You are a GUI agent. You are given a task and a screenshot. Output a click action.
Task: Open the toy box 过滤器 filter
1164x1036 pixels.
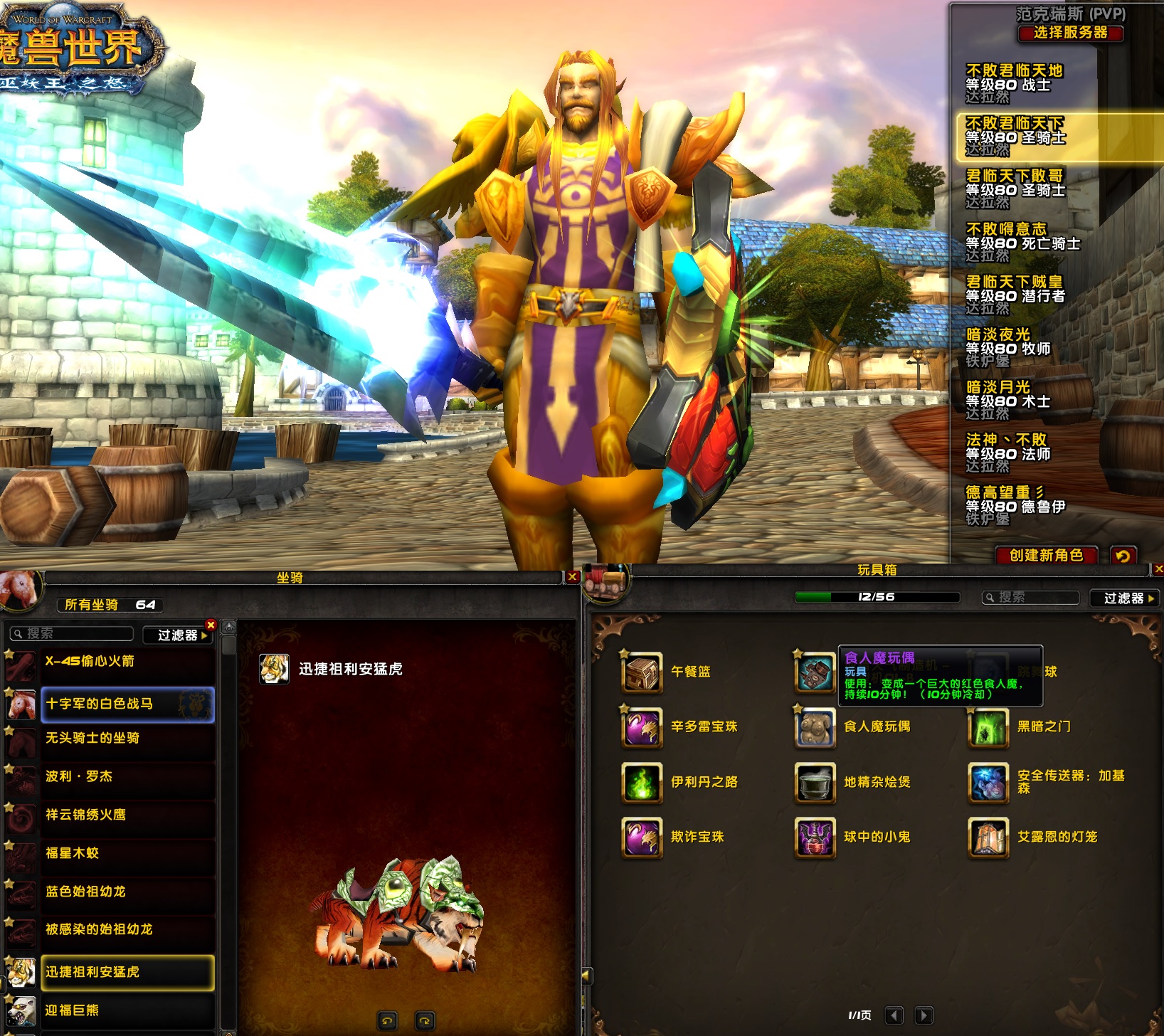(x=1125, y=598)
